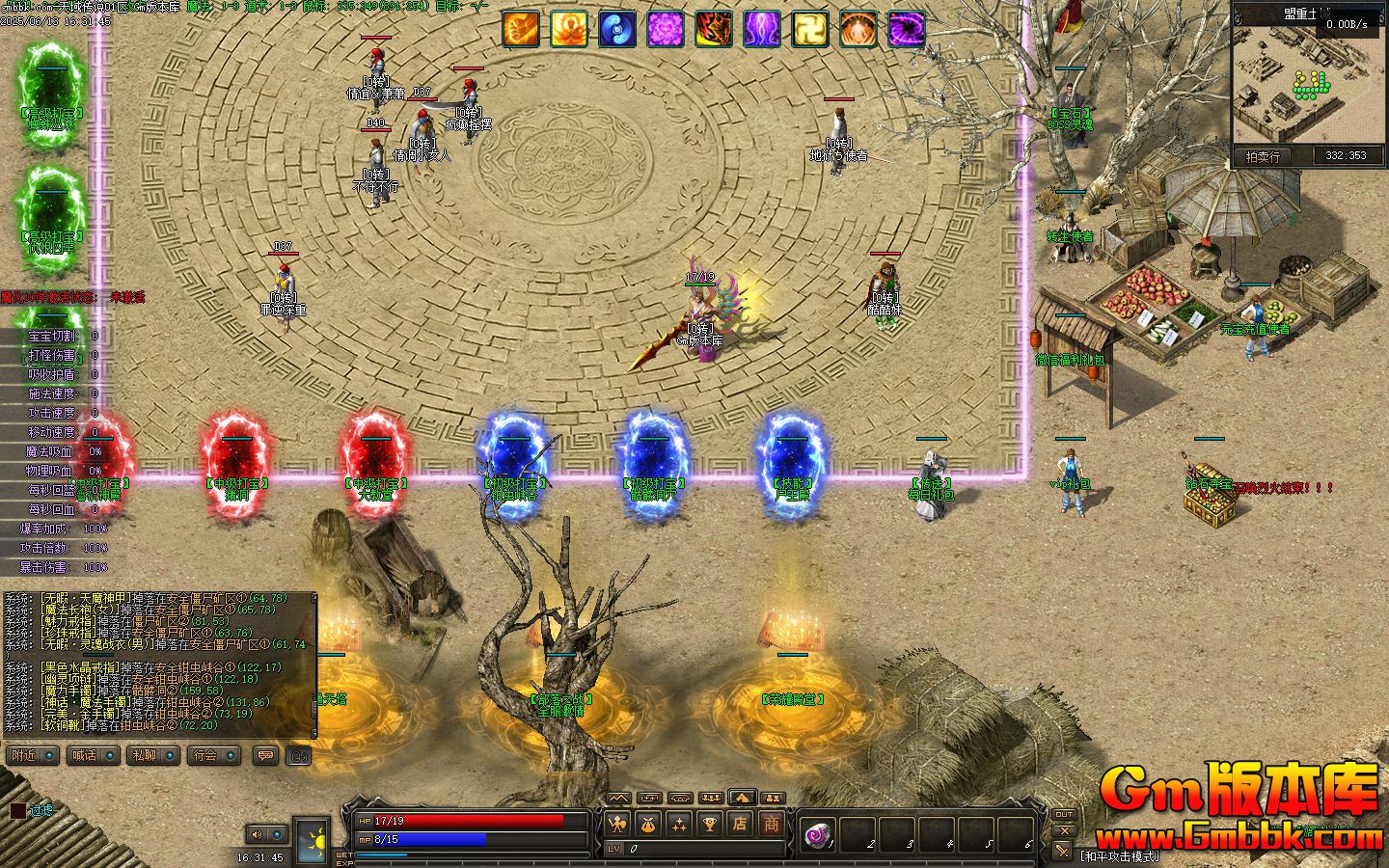Open the 商 mall button
Viewport: 1389px width, 868px height.
(772, 825)
